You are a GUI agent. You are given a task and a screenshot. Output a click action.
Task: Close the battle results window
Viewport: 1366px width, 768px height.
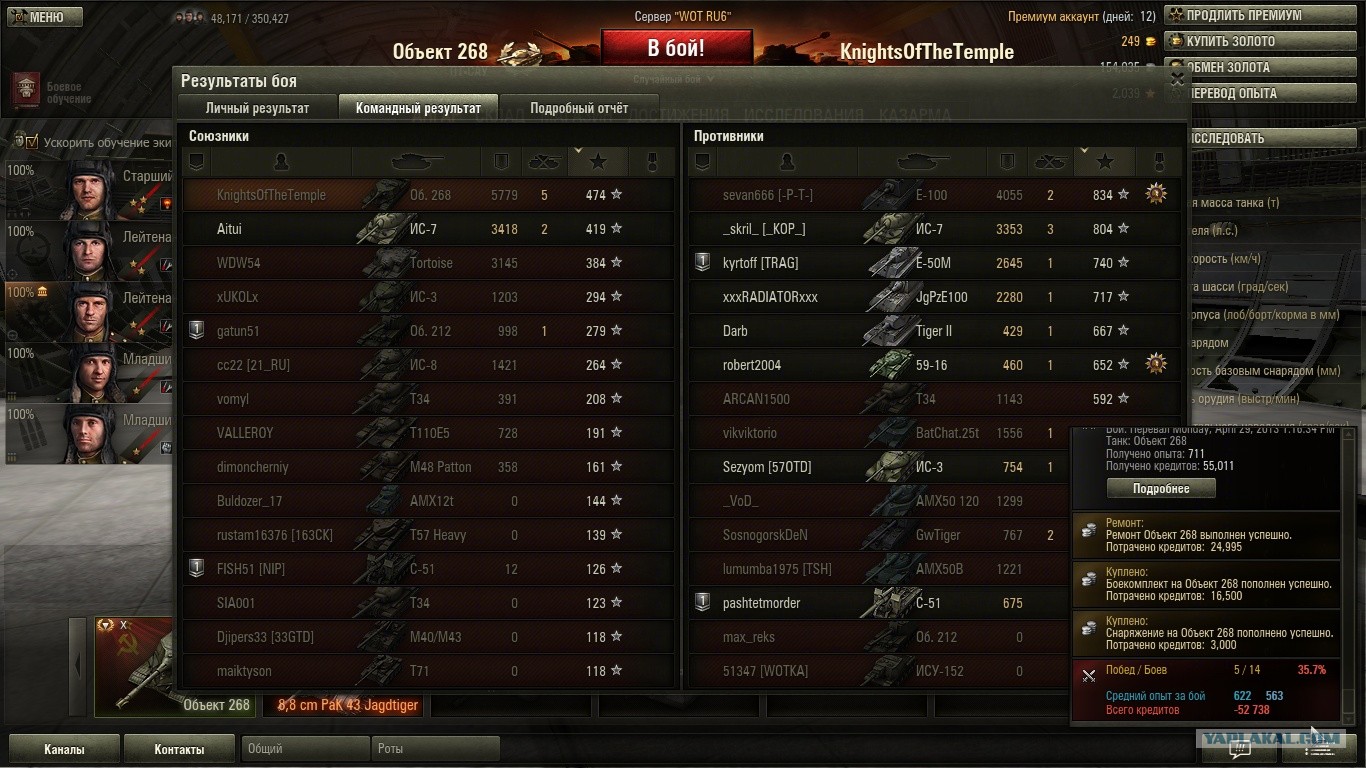(1177, 79)
